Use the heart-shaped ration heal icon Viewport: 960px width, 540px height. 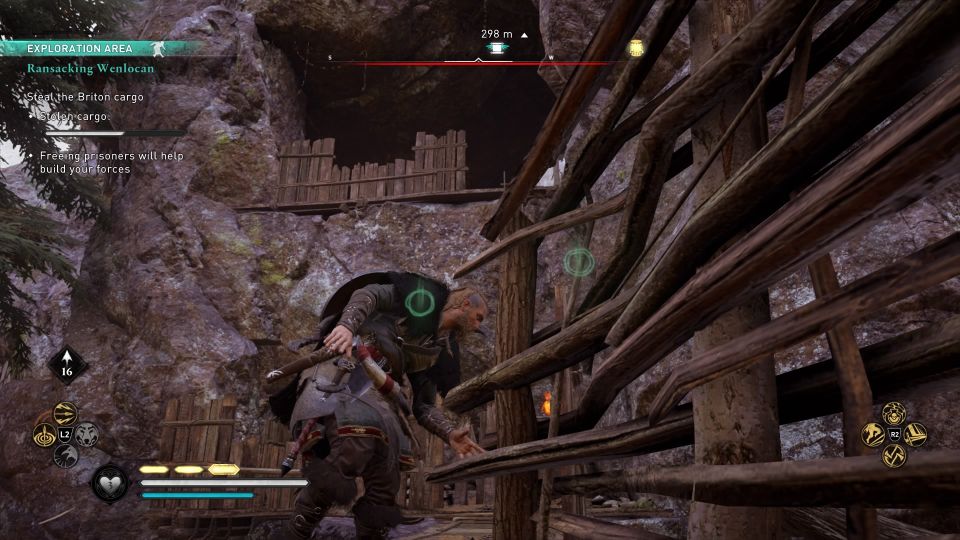108,484
